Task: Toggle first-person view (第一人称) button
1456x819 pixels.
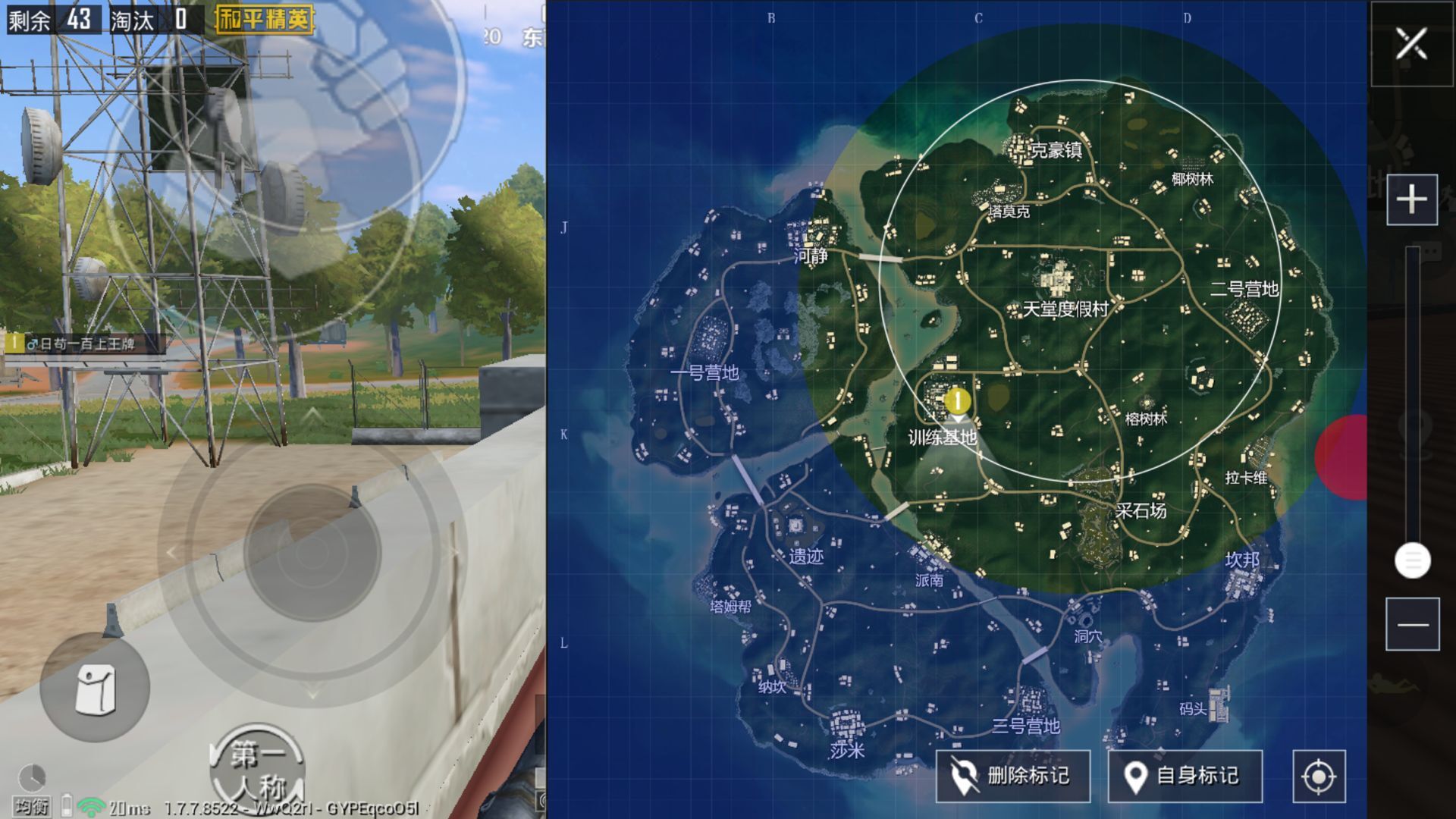Action: click(x=257, y=770)
